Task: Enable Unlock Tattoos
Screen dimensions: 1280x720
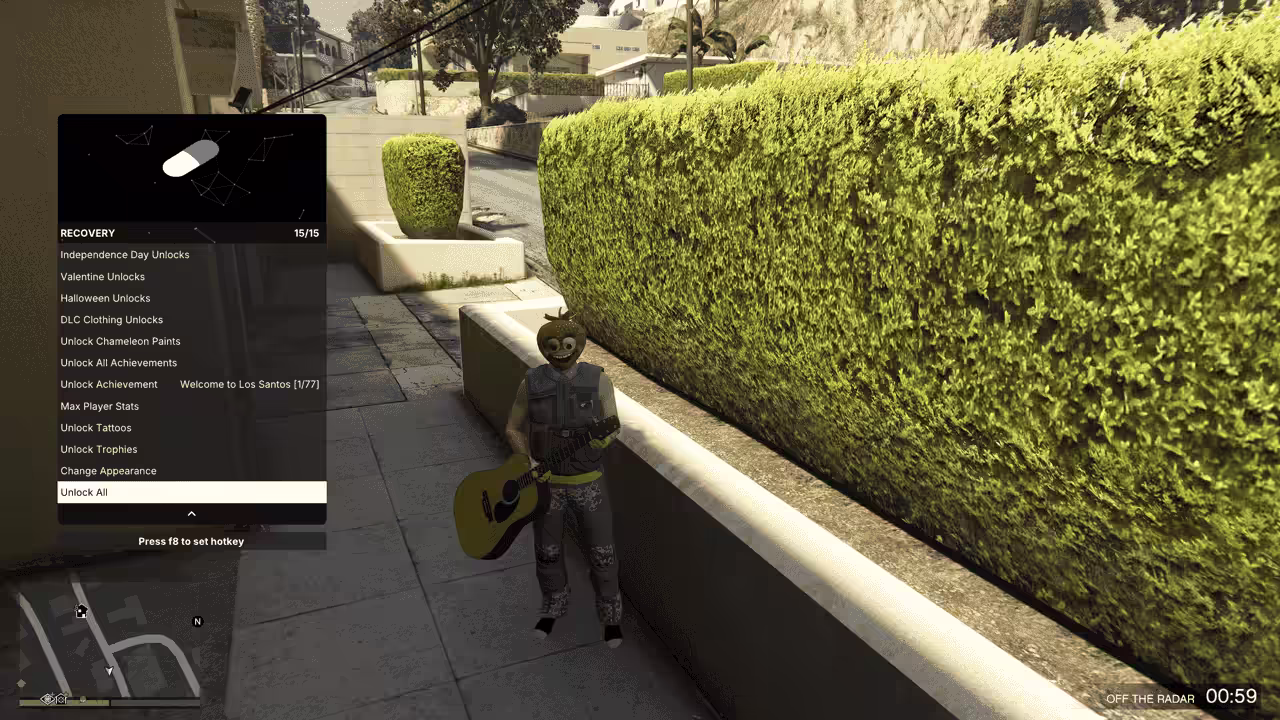Action: (96, 427)
